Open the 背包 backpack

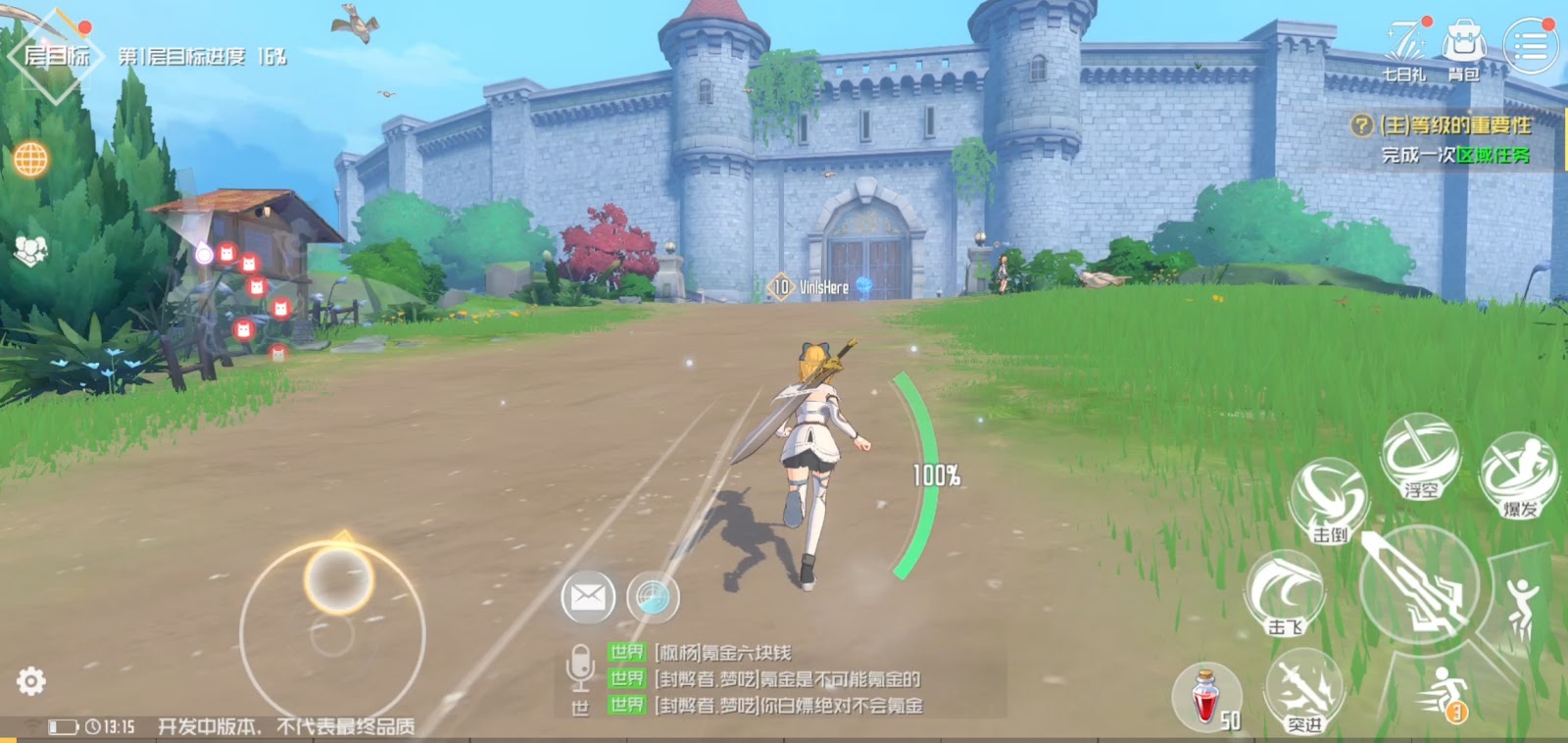1464,47
